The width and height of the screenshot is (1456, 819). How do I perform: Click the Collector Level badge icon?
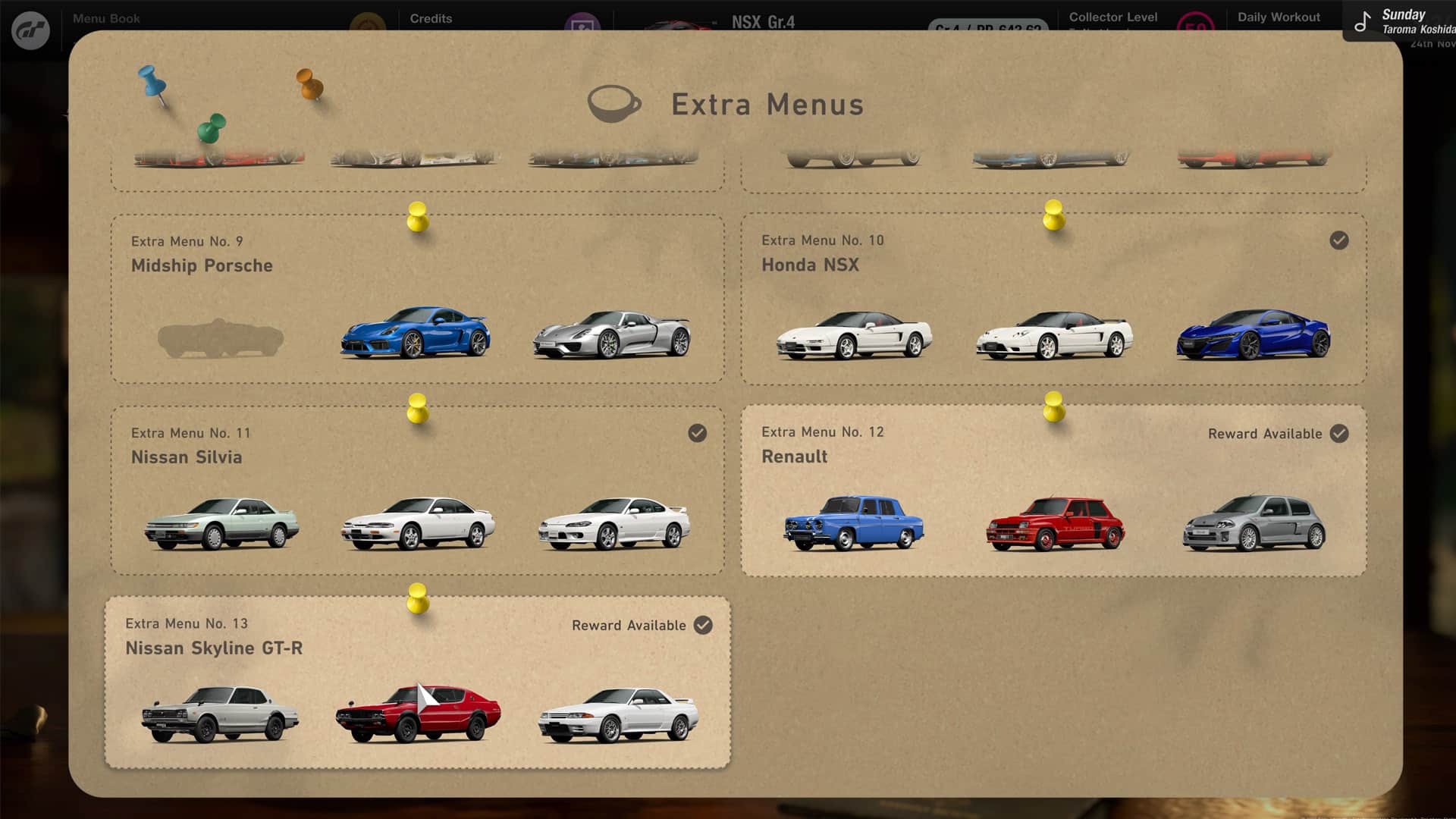[1196, 24]
